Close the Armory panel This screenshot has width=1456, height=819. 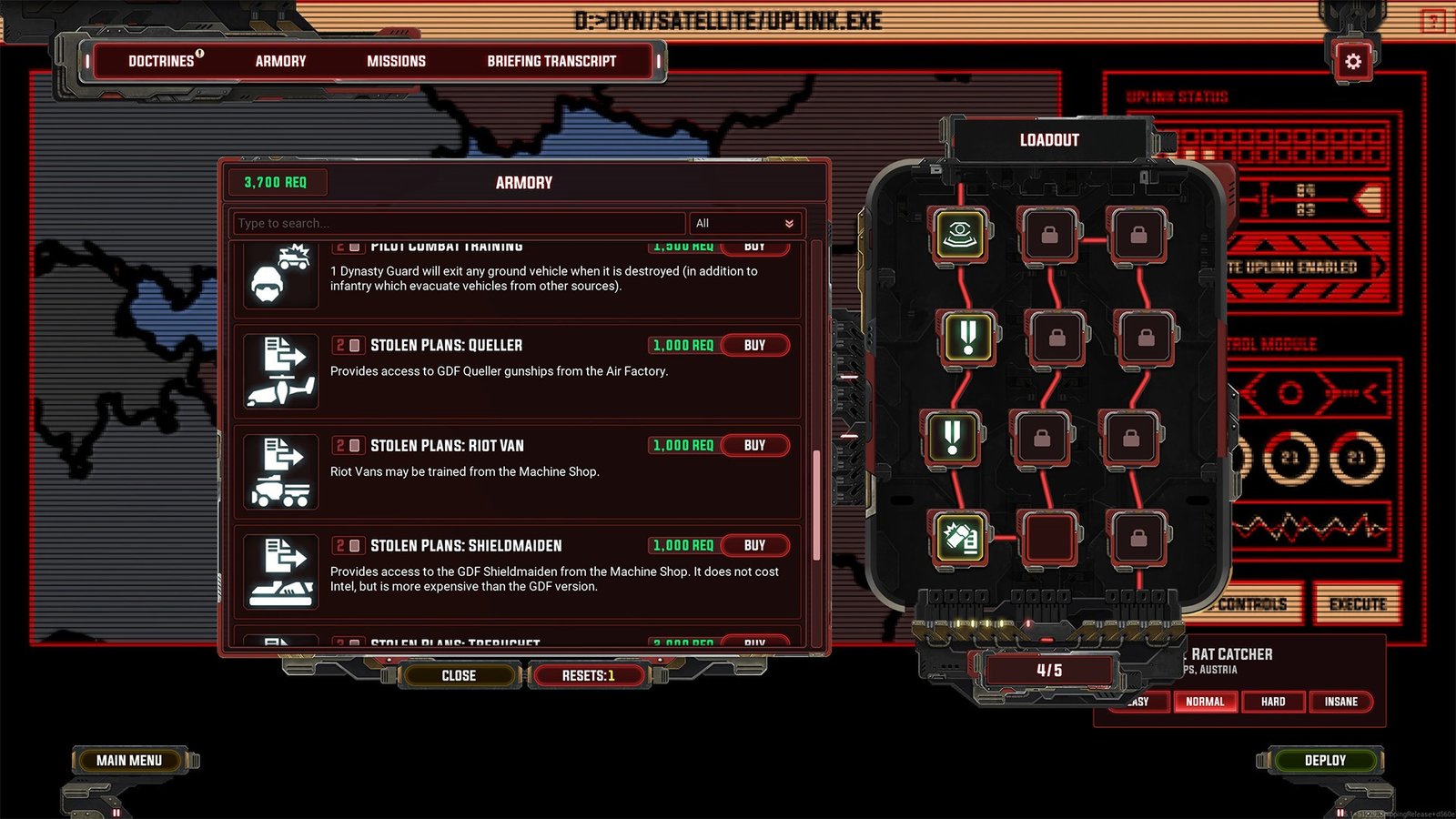point(459,675)
